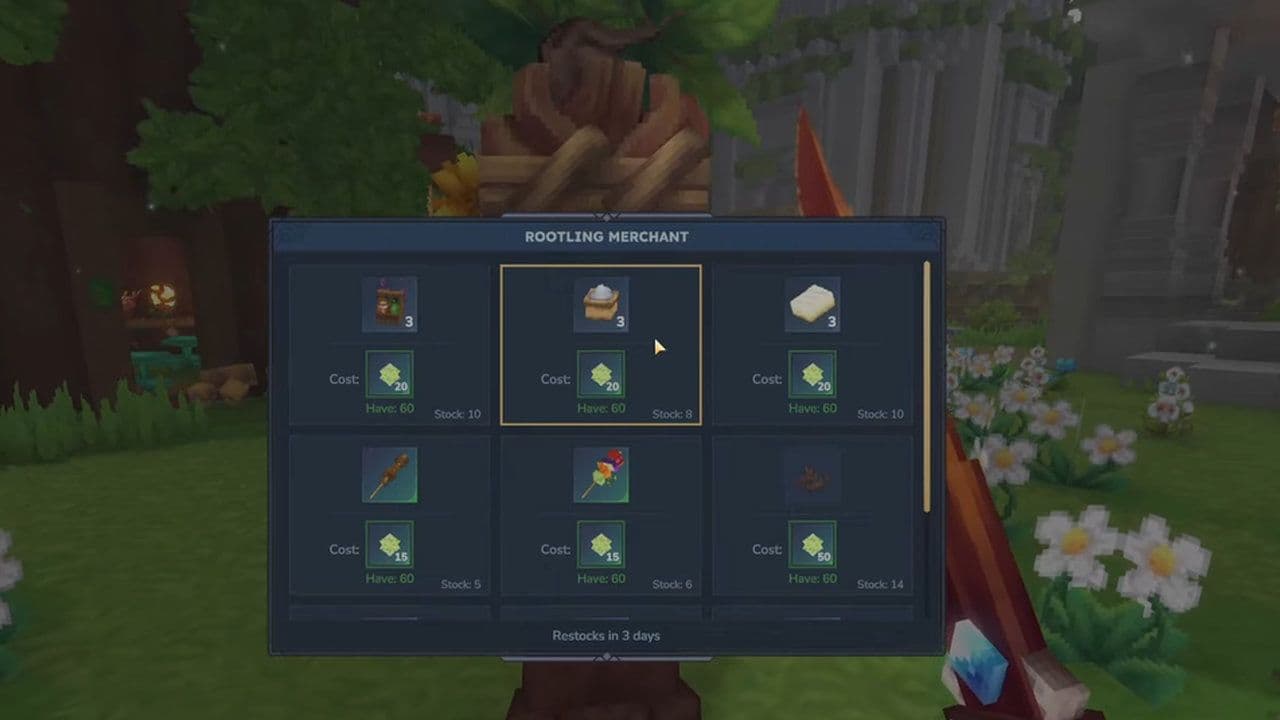The image size is (1280, 720).
Task: Click the butter block item icon
Action: click(814, 302)
